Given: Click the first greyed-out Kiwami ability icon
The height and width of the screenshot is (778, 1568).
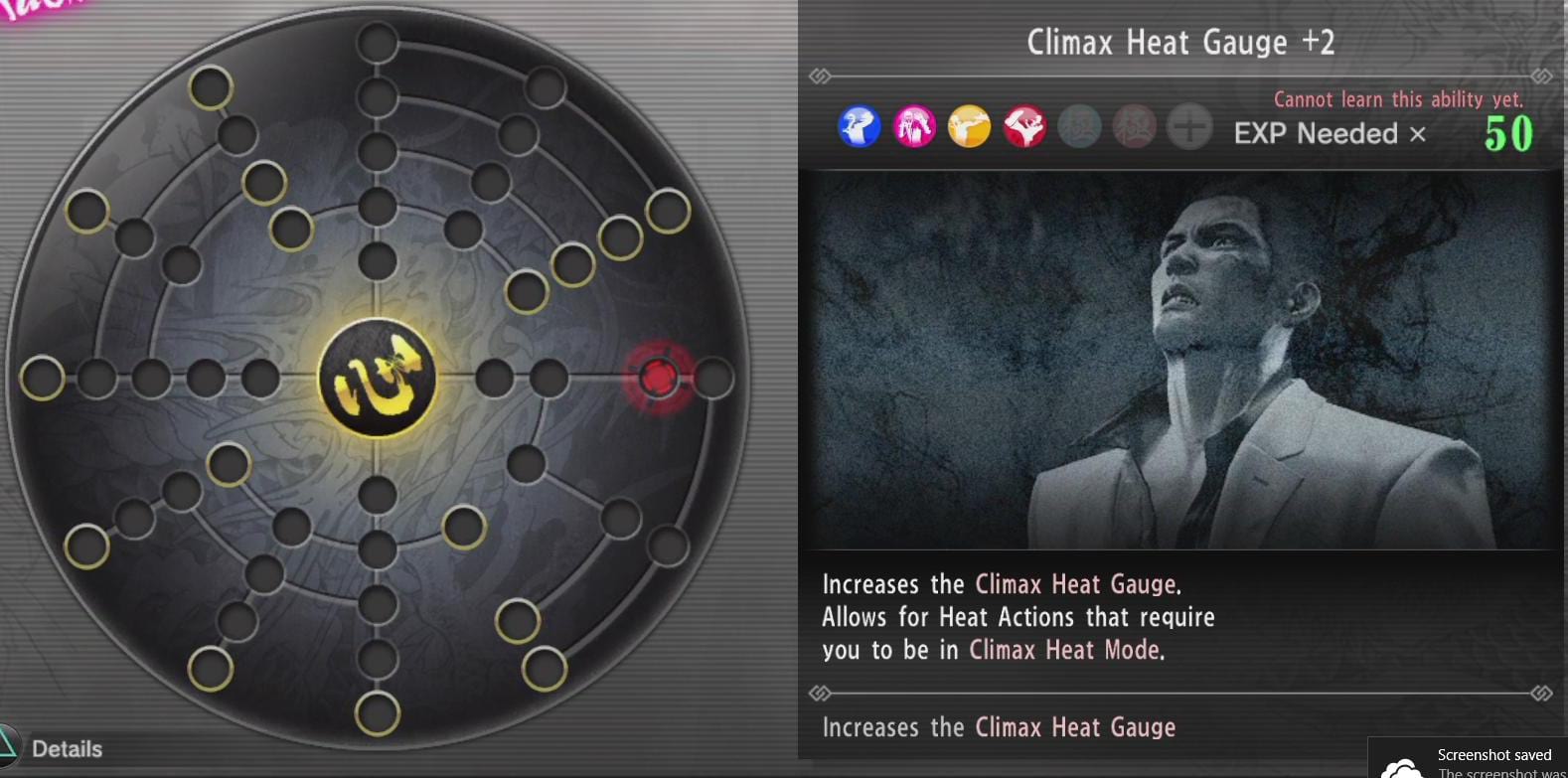Looking at the screenshot, I should [x=1079, y=127].
